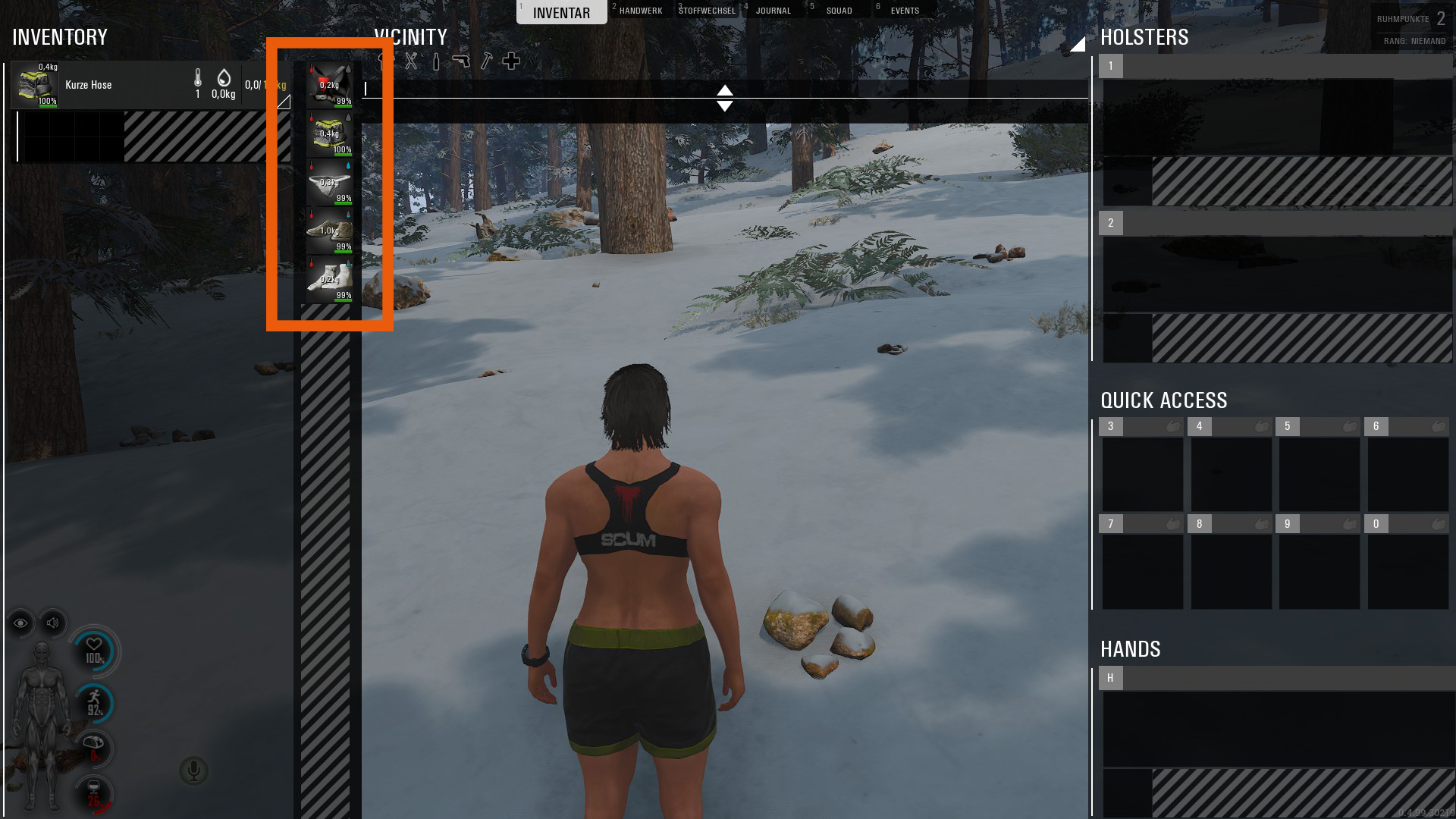Switch to the Handwerk tab
1456x819 pixels.
tap(640, 11)
